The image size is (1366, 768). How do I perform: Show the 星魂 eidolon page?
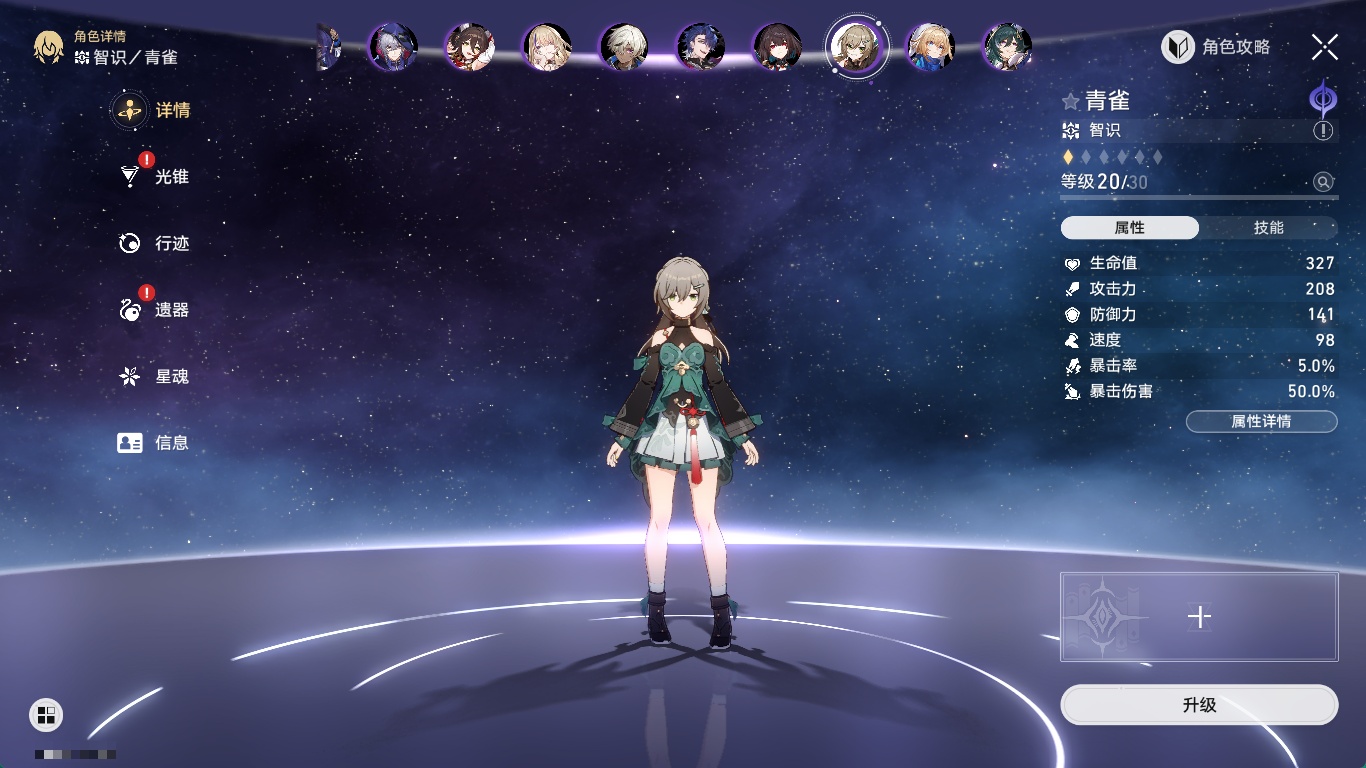(155, 376)
